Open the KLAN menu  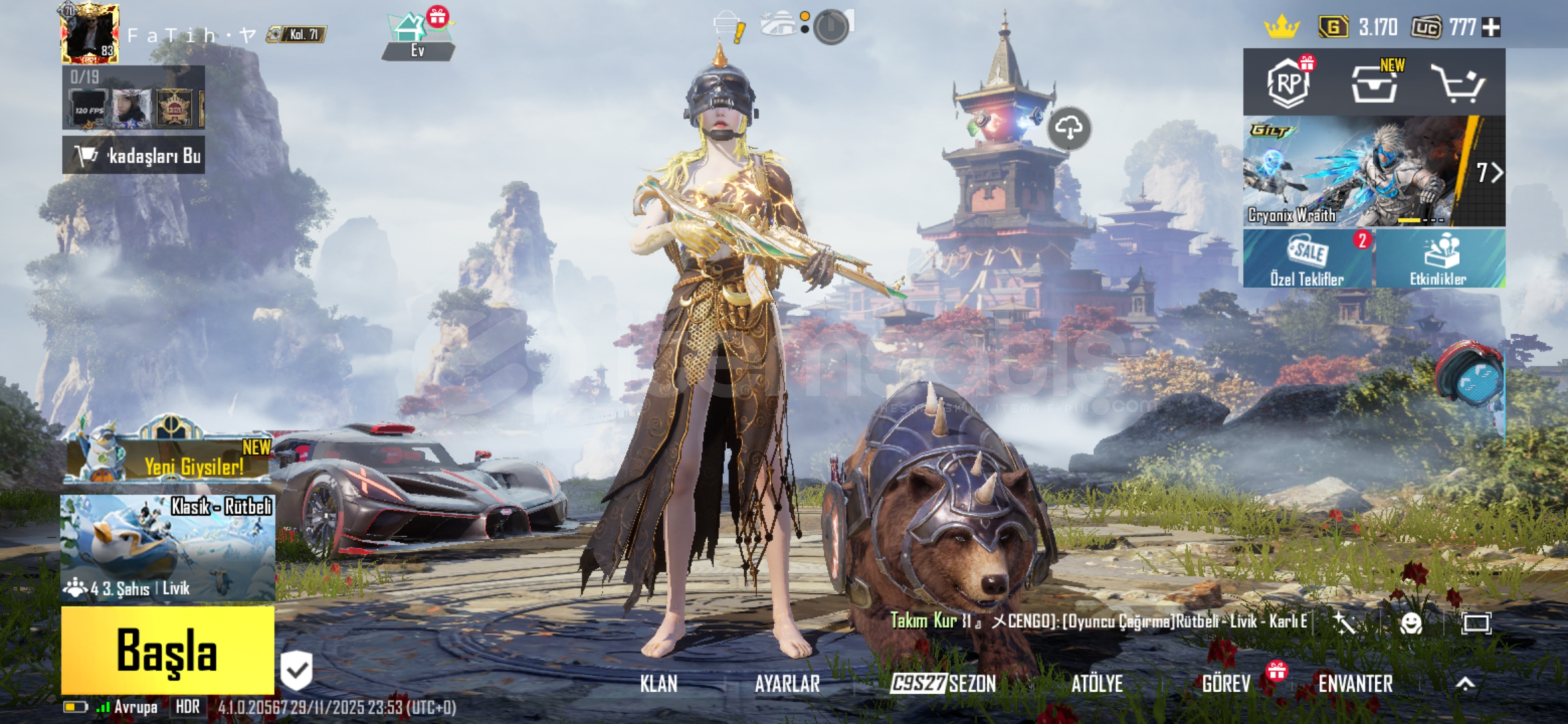(x=658, y=684)
